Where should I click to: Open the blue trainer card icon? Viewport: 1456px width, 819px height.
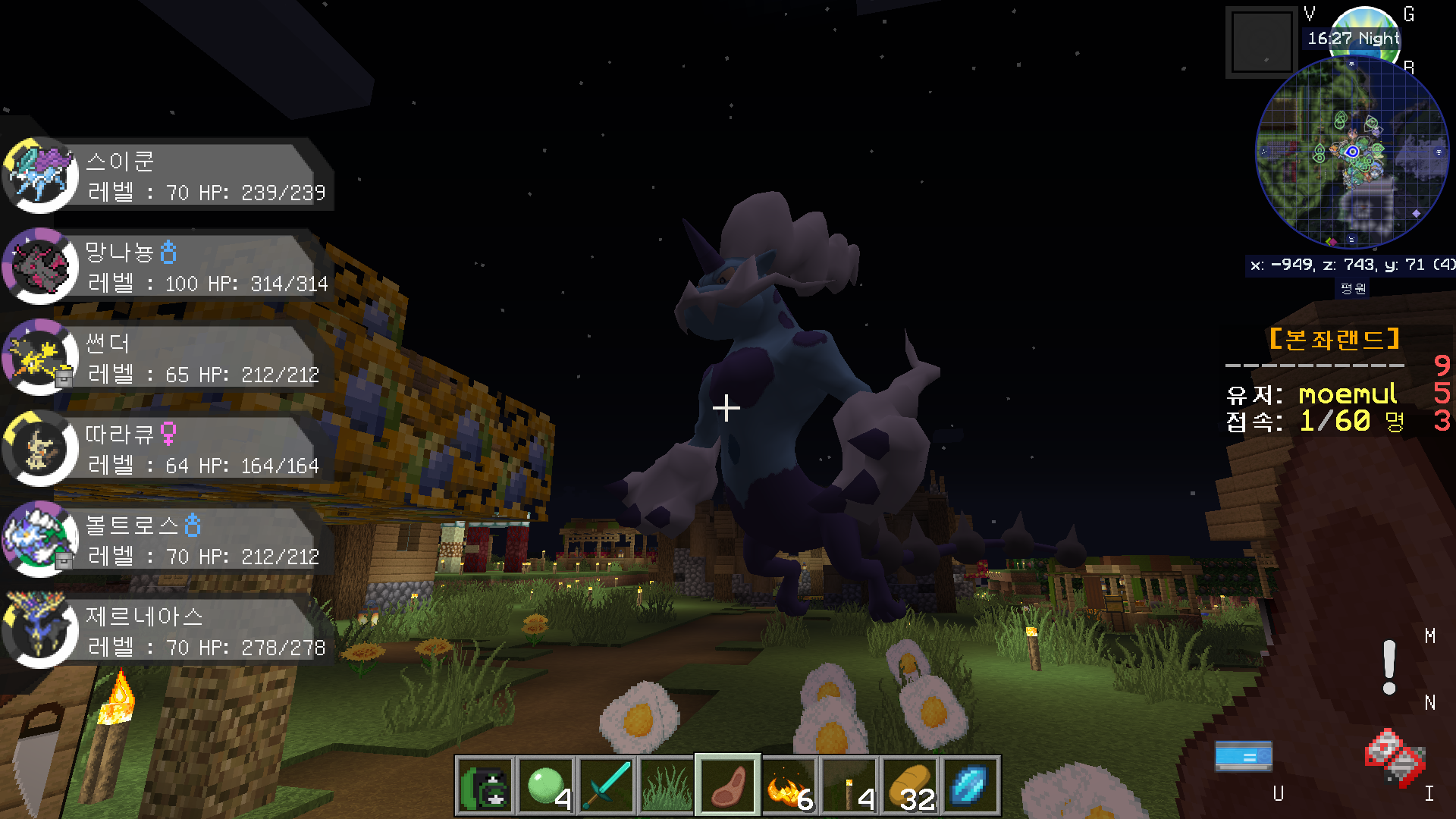(x=1244, y=756)
